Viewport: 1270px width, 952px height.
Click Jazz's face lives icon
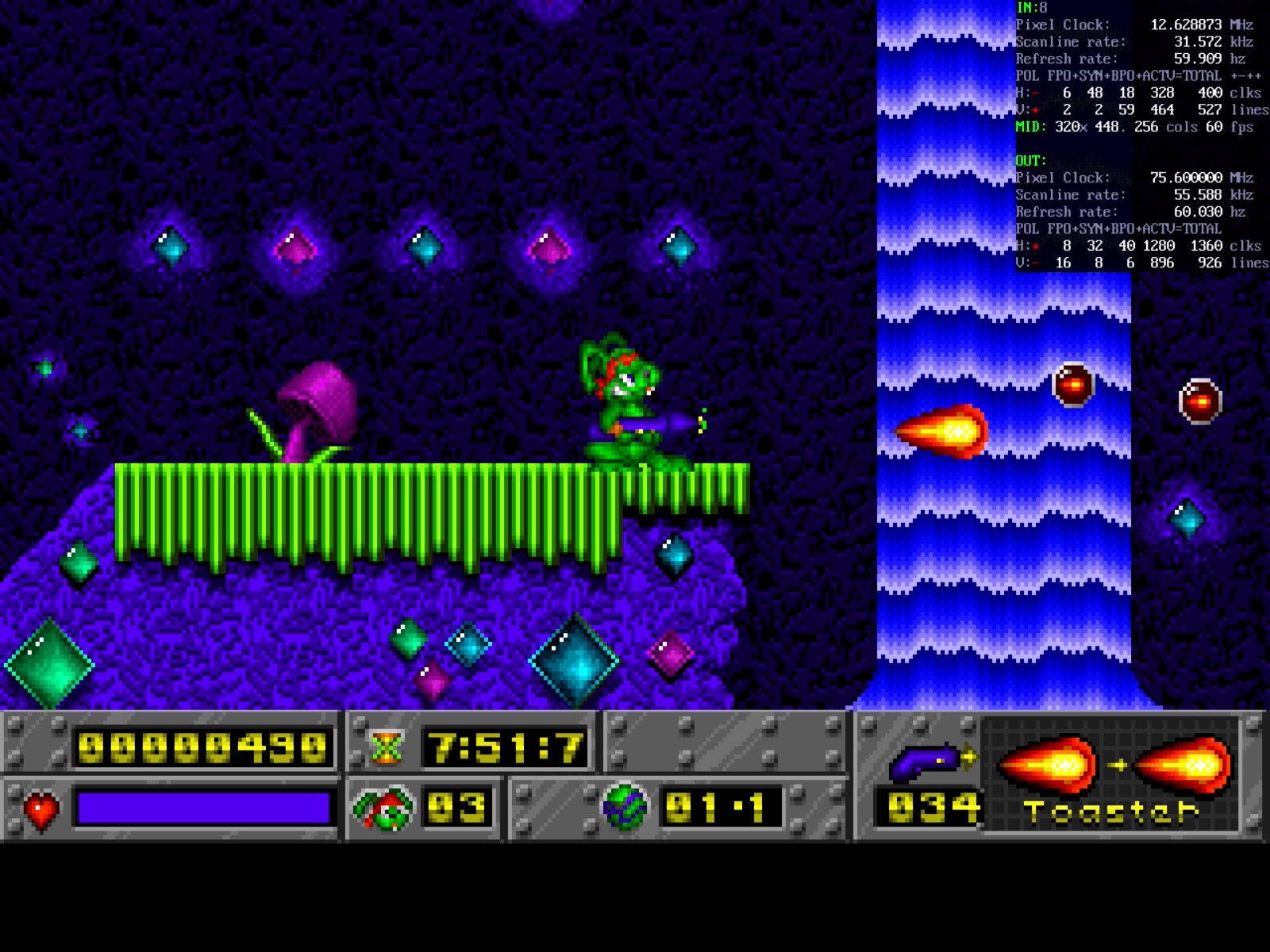tap(386, 809)
